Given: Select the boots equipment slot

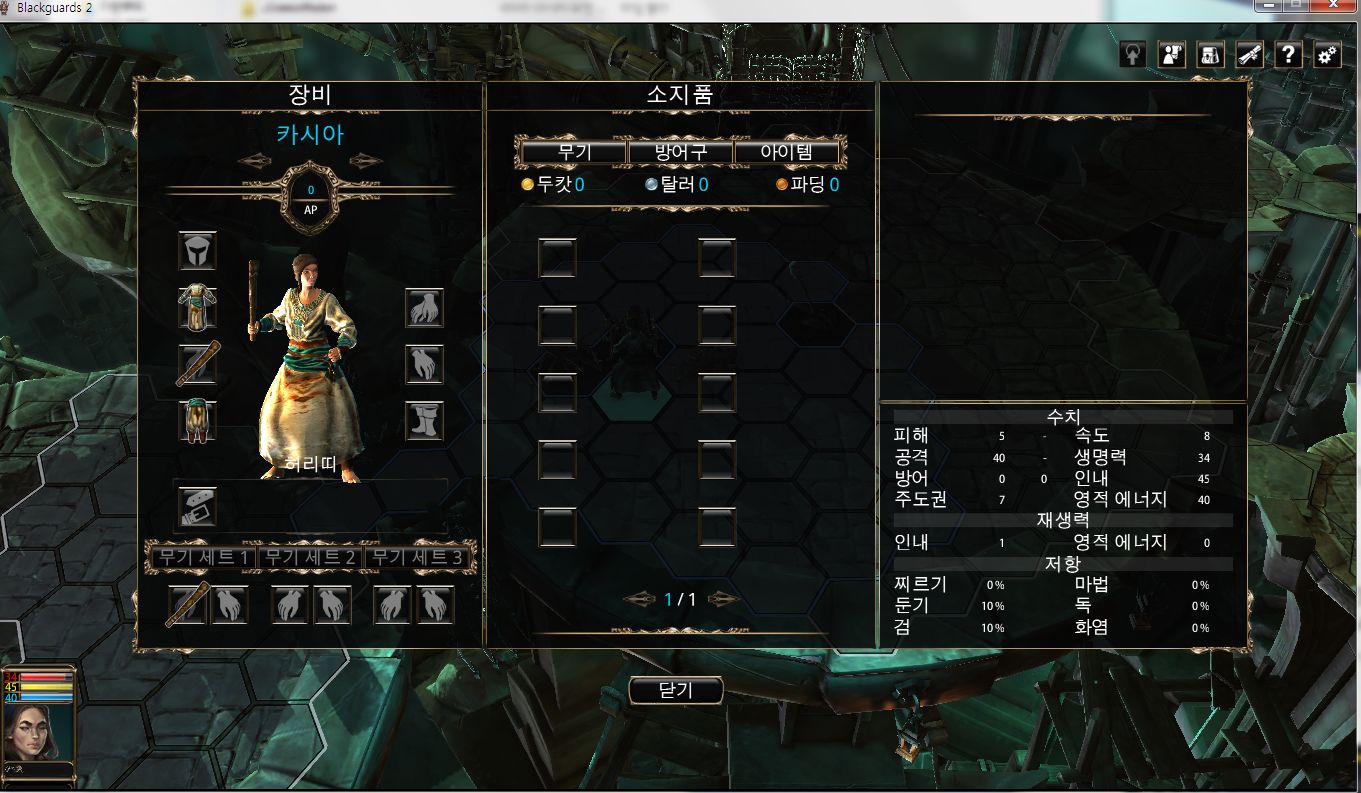Looking at the screenshot, I should (x=424, y=421).
